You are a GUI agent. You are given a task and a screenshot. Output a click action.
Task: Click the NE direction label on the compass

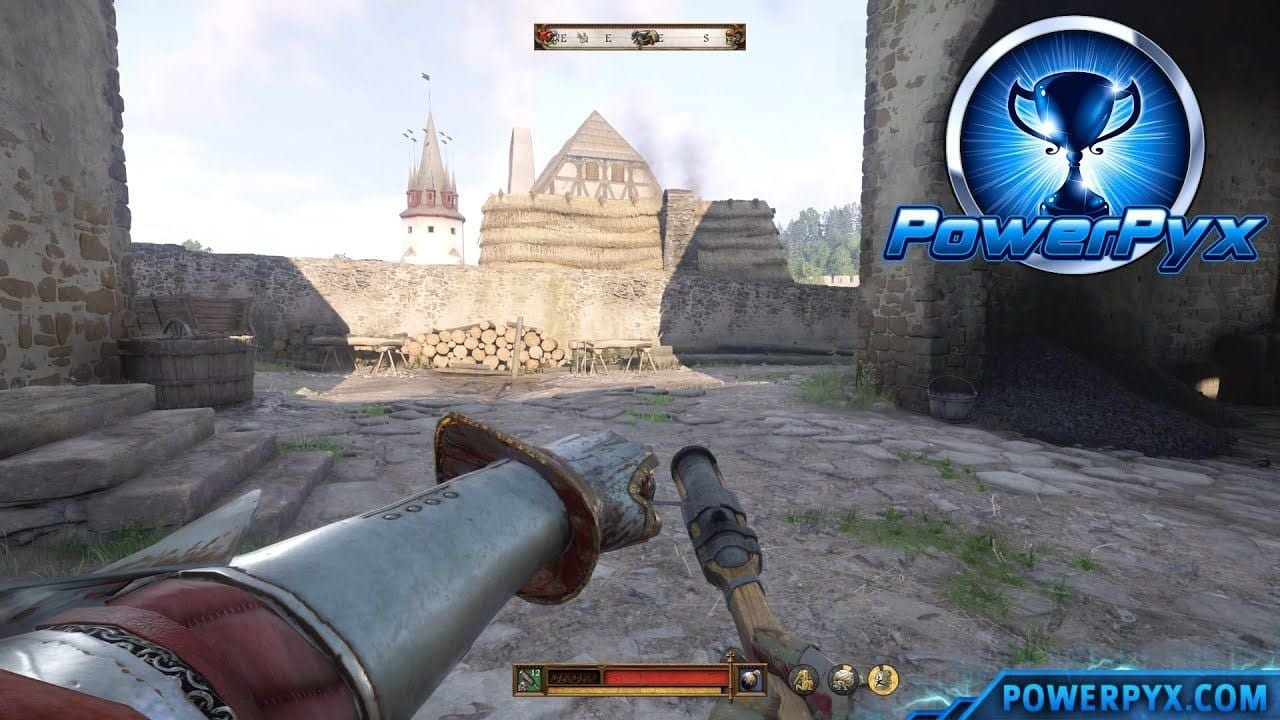[x=562, y=38]
